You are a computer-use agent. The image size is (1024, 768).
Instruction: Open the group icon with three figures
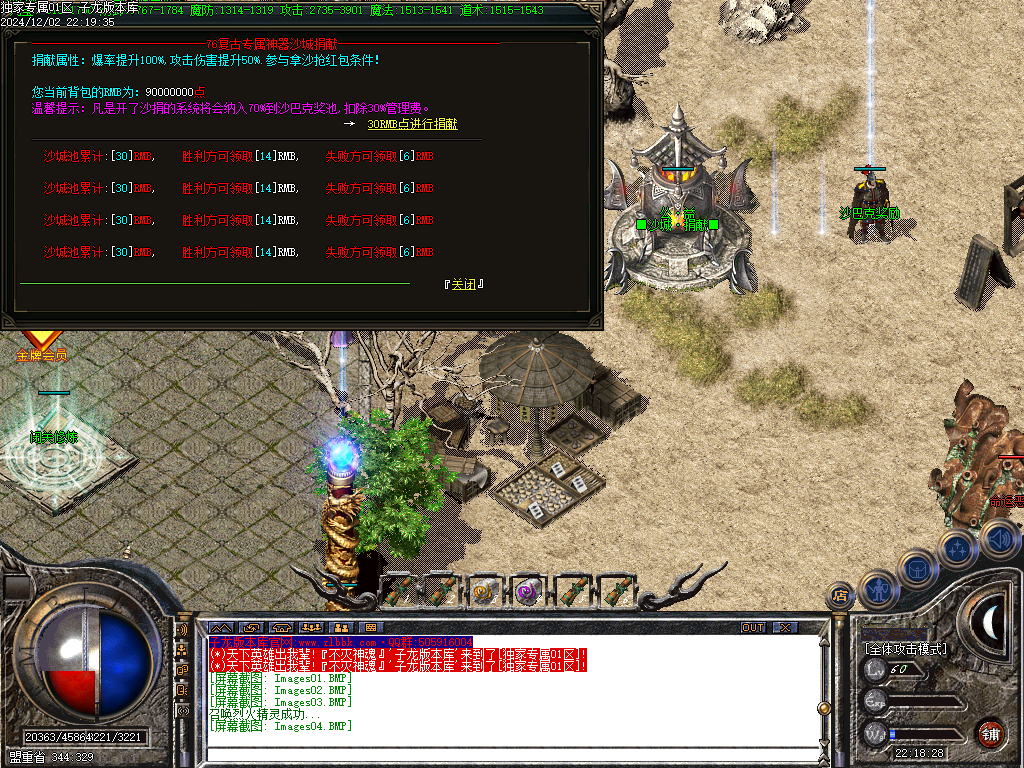pyautogui.click(x=311, y=627)
